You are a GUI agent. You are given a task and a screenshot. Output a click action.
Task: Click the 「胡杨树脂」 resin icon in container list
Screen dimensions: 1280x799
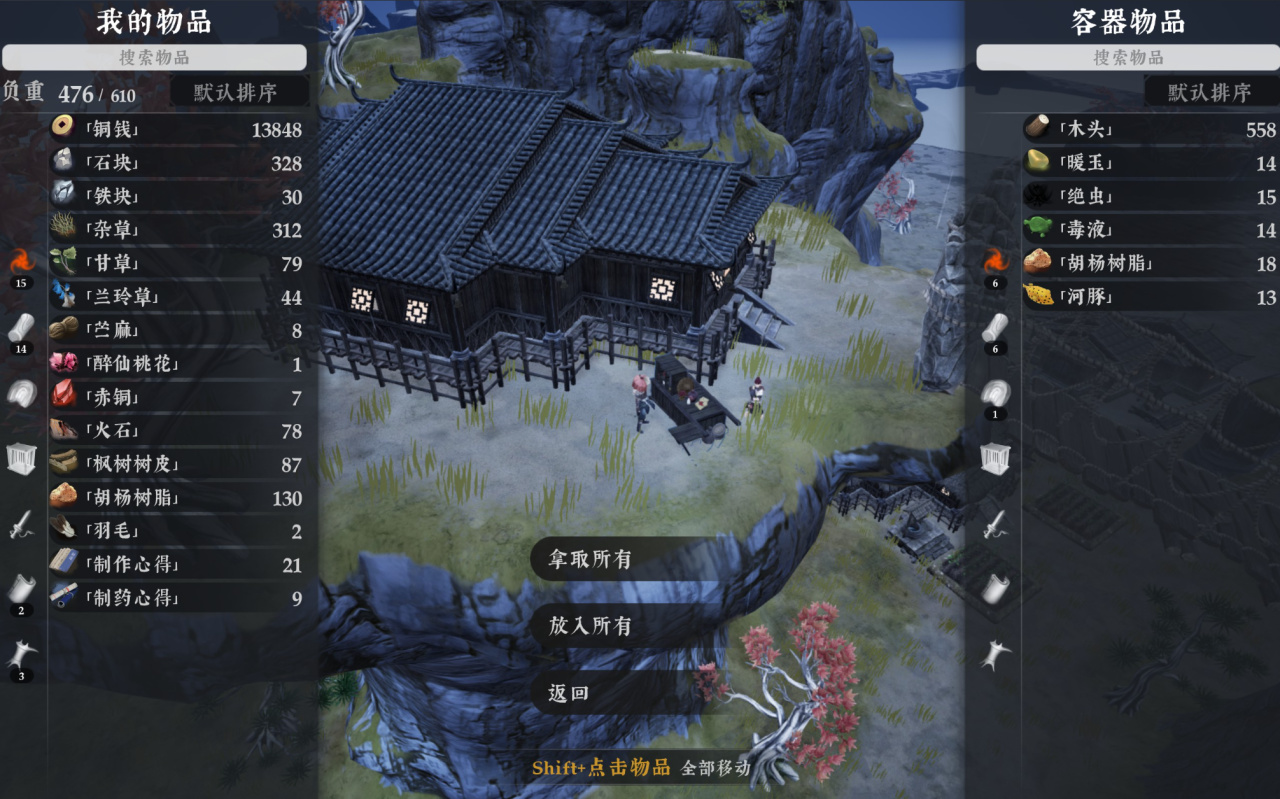coord(1036,262)
